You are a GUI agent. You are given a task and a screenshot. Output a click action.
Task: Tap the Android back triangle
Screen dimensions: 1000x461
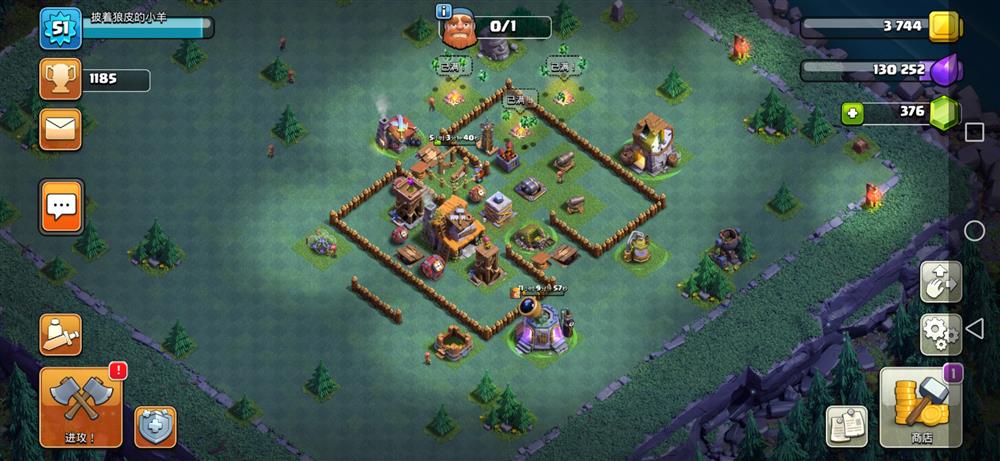tap(975, 329)
